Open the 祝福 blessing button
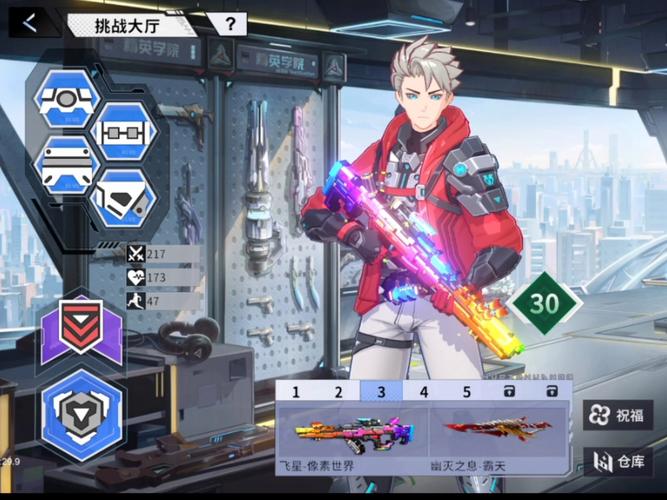 click(617, 415)
